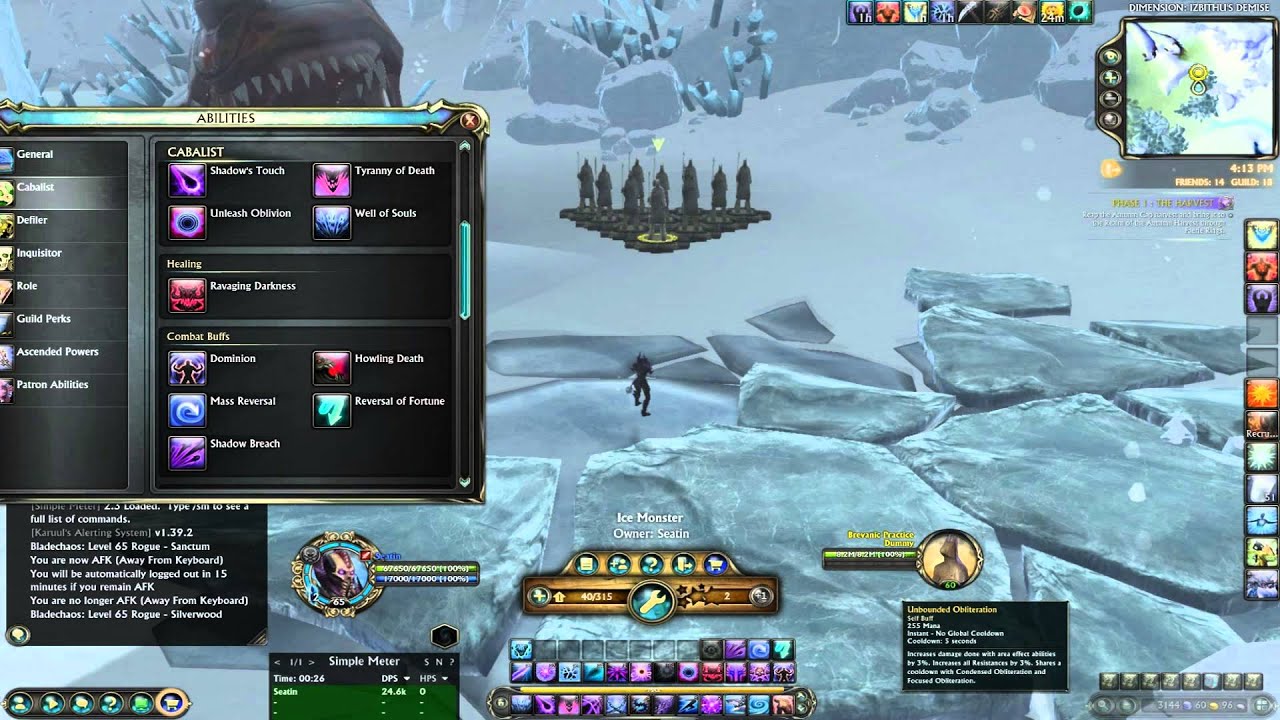Open the Defiler abilities tab
The height and width of the screenshot is (720, 1280).
32,220
